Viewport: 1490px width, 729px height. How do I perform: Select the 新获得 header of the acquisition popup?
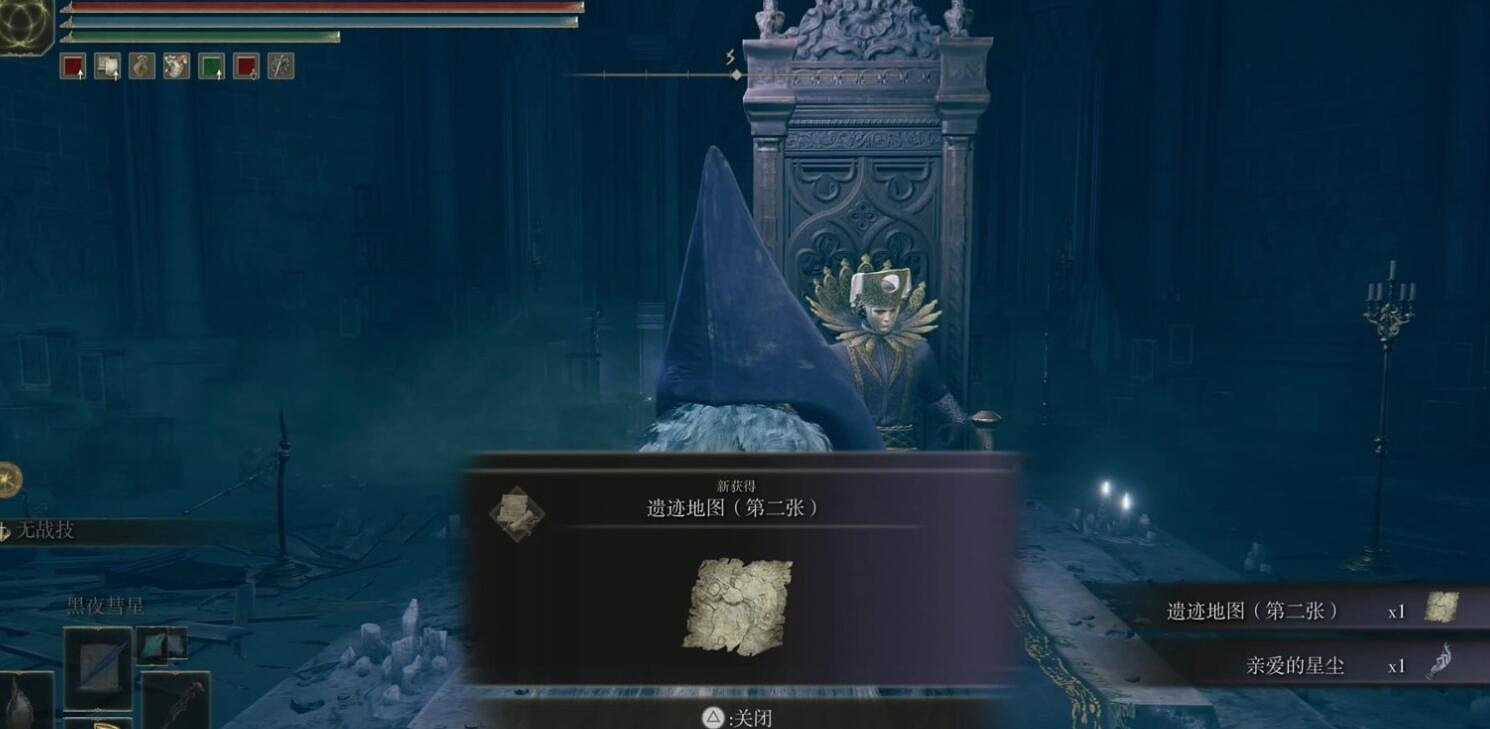pyautogui.click(x=738, y=483)
